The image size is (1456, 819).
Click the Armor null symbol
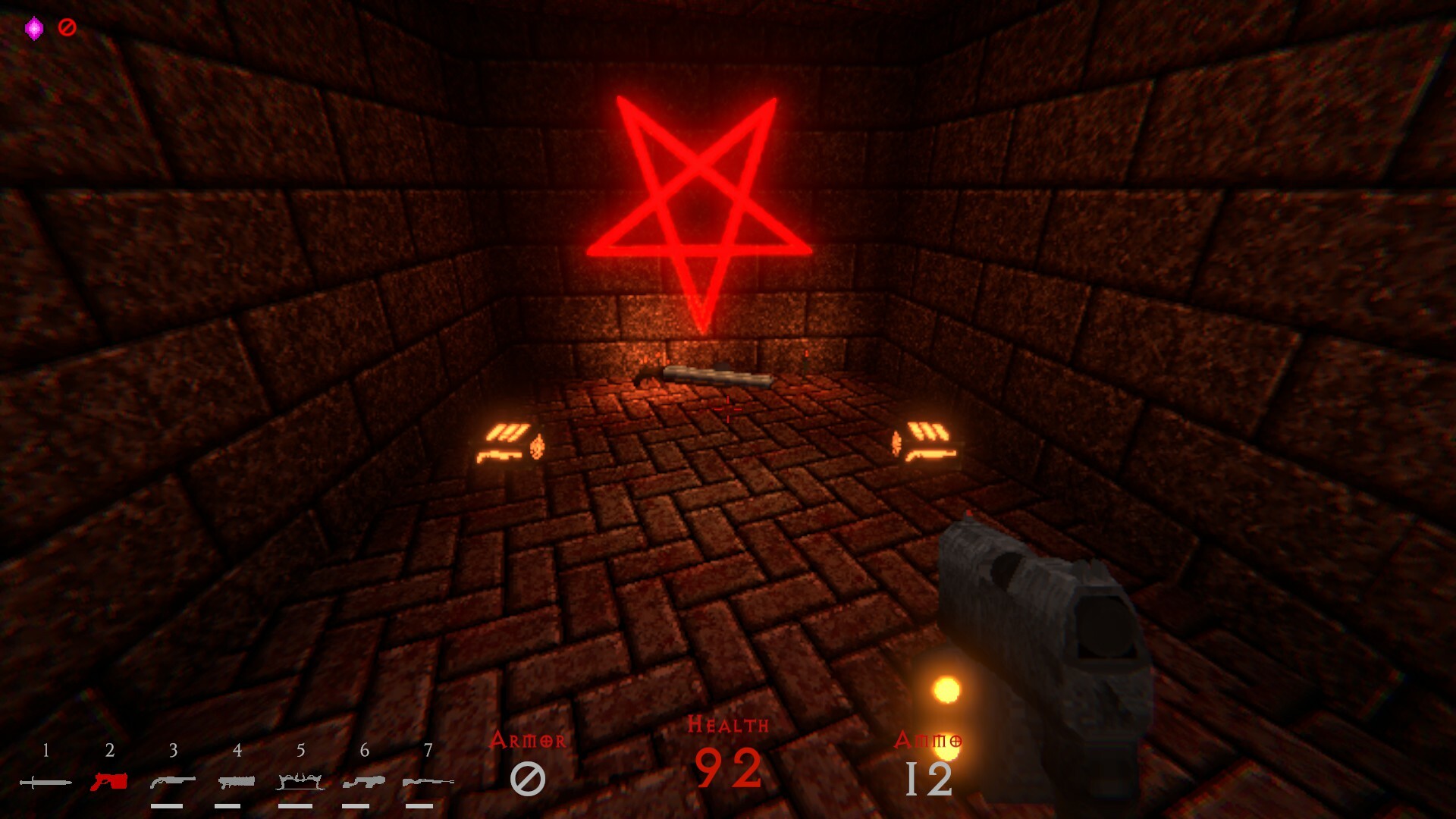(x=529, y=777)
